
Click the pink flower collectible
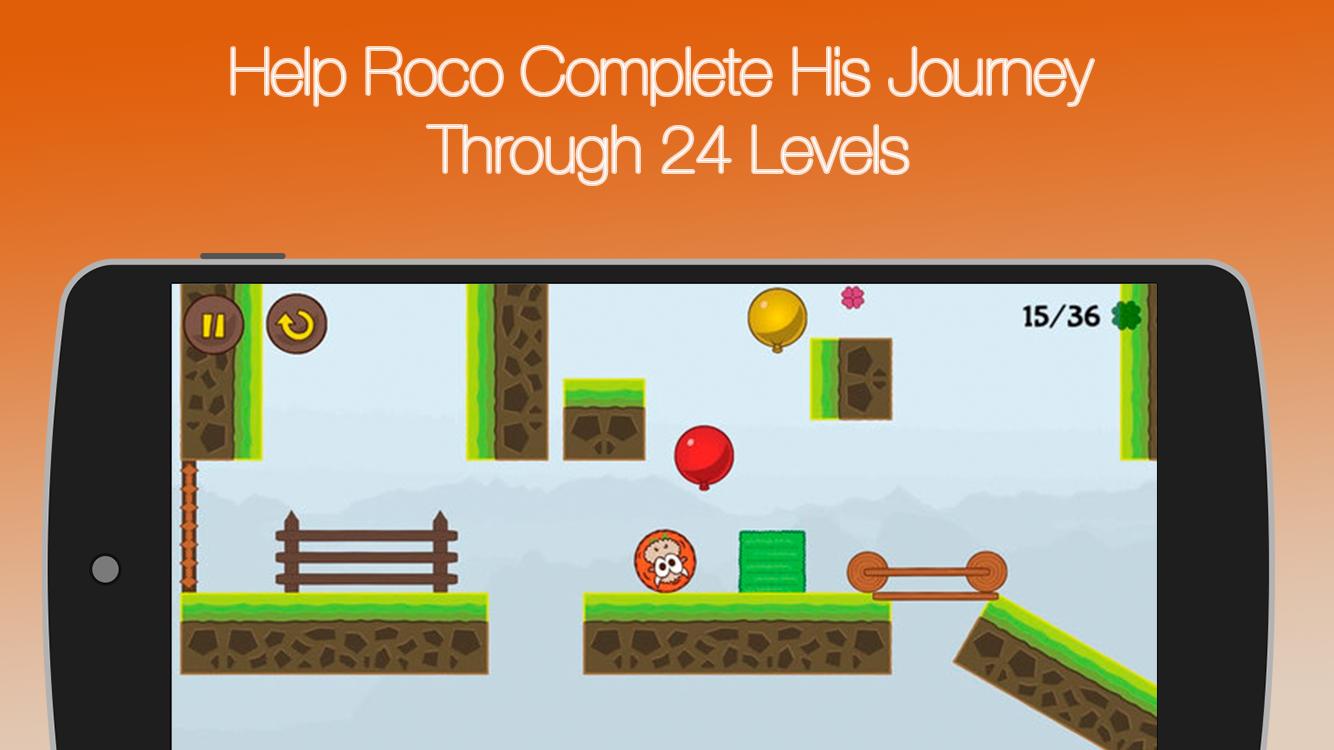pos(852,297)
